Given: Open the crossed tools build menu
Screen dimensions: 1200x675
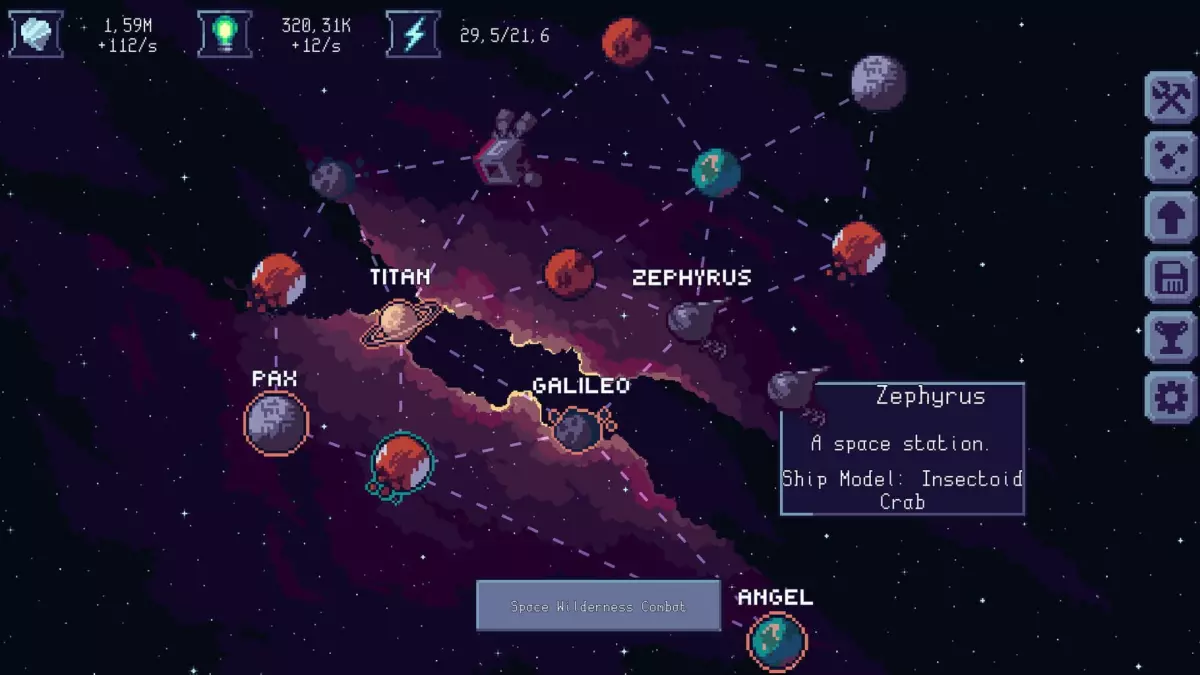Looking at the screenshot, I should [x=1171, y=98].
